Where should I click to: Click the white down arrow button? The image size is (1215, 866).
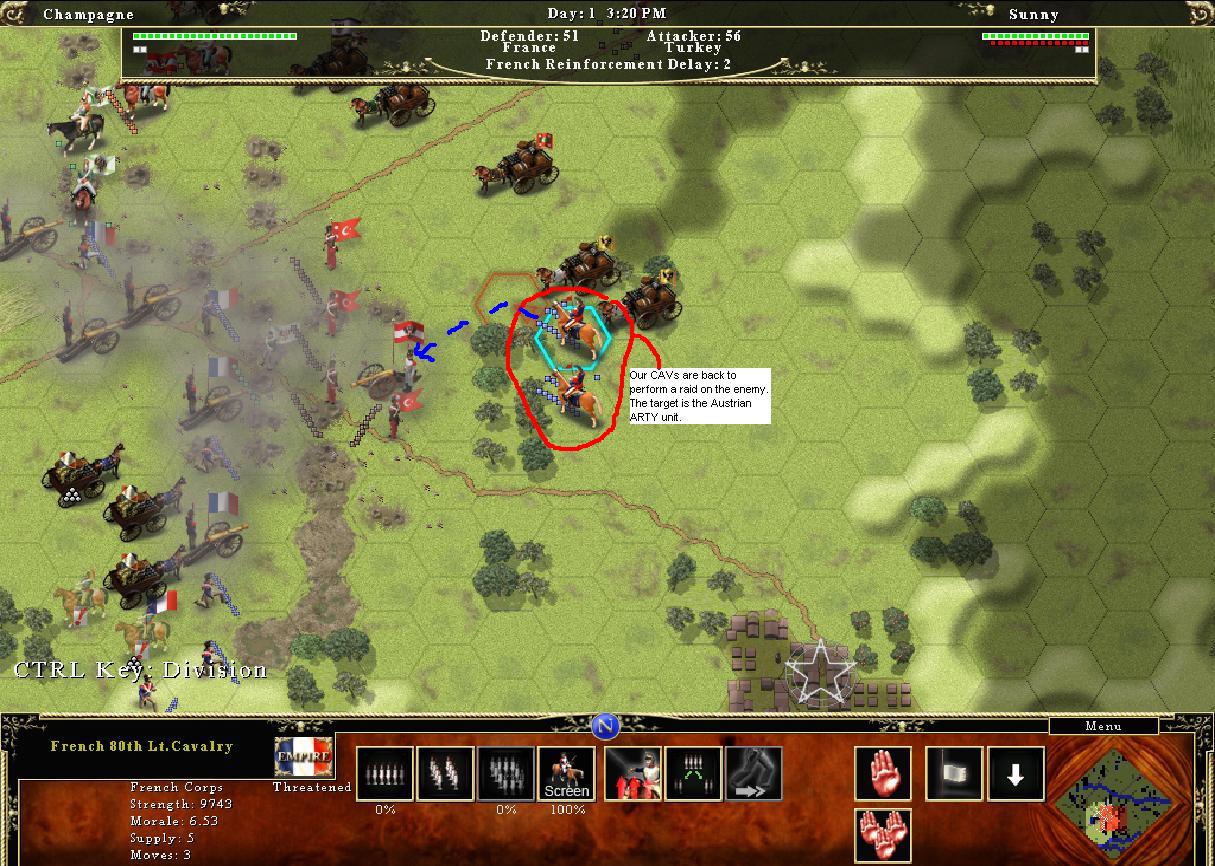[1016, 774]
